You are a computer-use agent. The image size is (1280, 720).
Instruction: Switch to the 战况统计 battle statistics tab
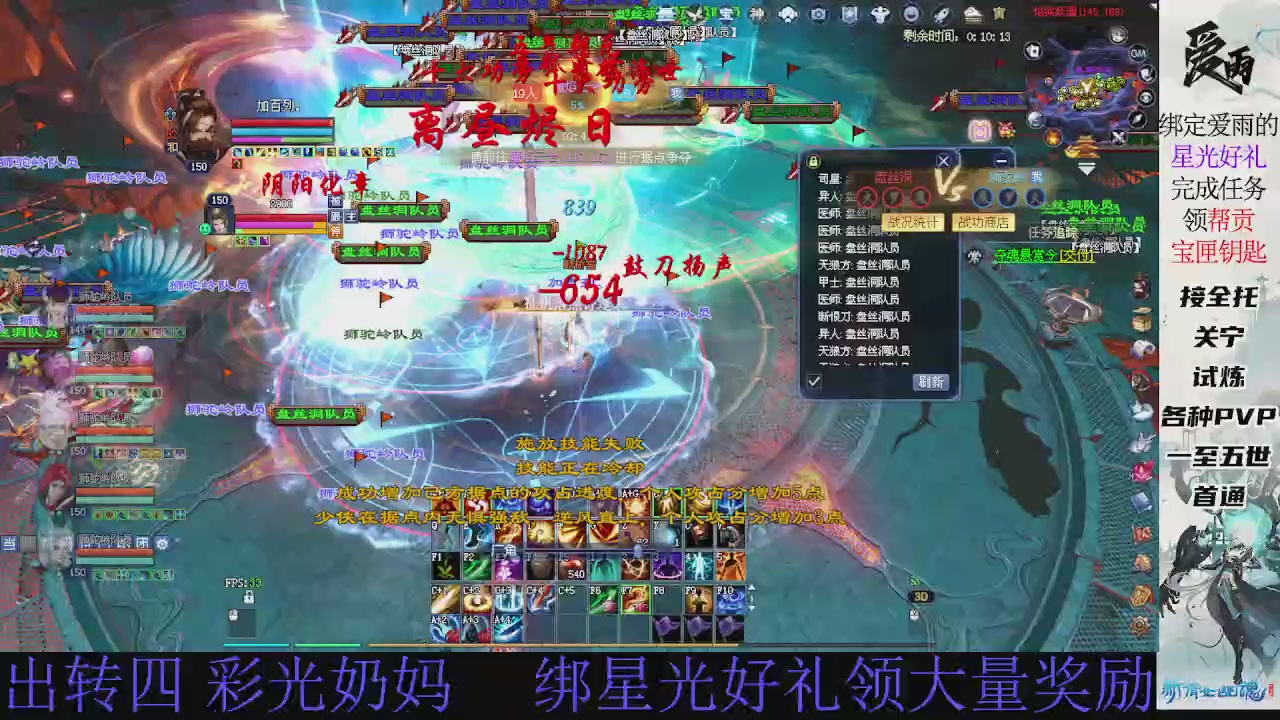[914, 221]
